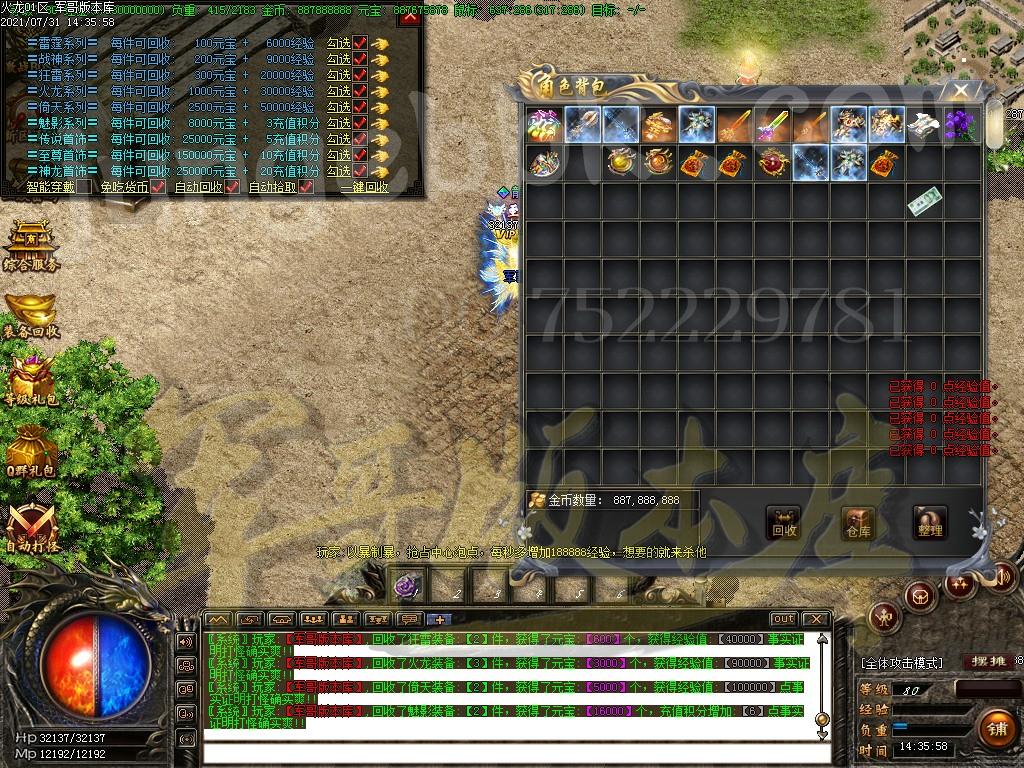
Task: Toggle the 免吃货币 checkbox
Action: click(158, 187)
